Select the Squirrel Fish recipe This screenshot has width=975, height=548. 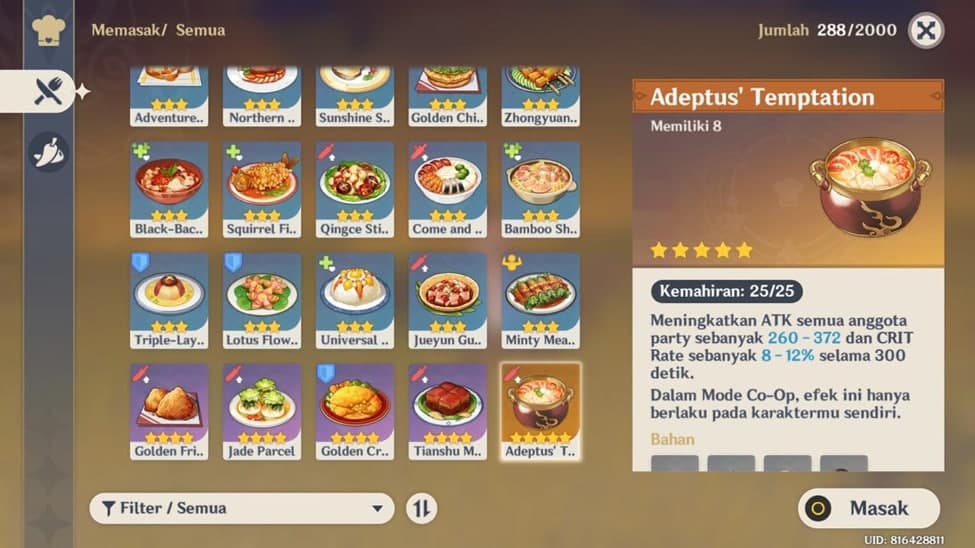pyautogui.click(x=262, y=188)
